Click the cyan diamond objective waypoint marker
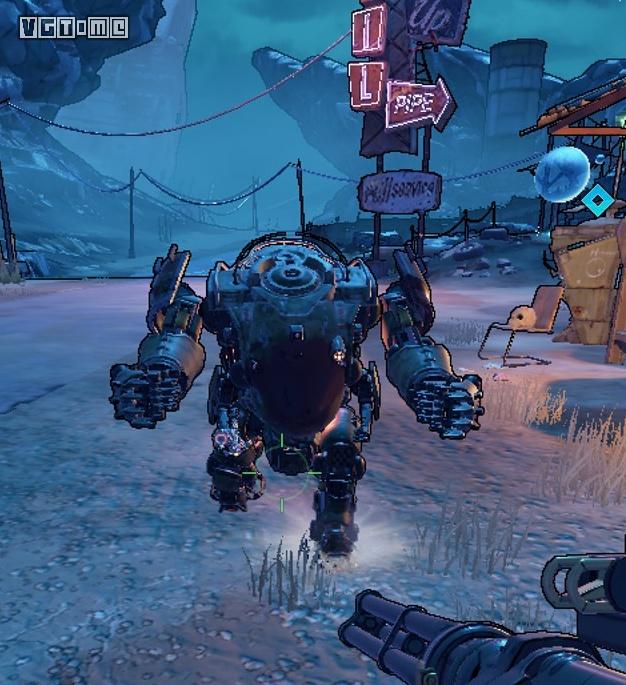This screenshot has width=626, height=685. [597, 200]
